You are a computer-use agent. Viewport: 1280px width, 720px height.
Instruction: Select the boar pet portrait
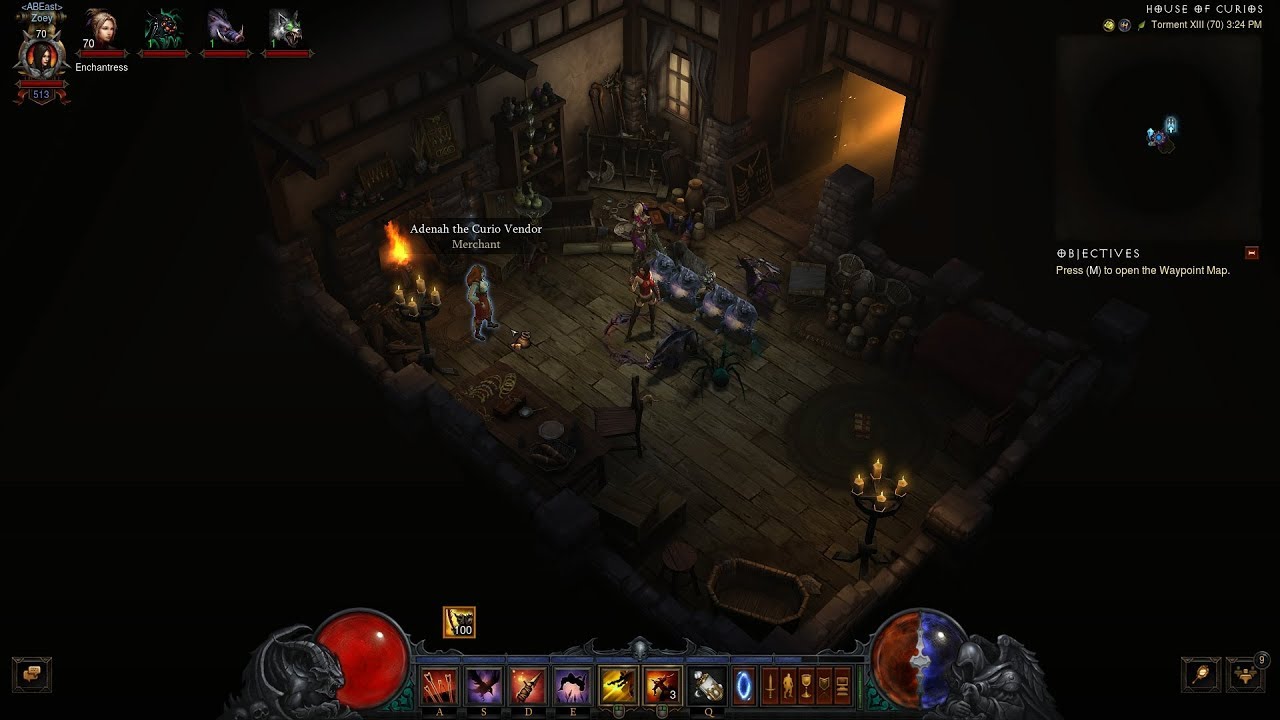(x=225, y=30)
